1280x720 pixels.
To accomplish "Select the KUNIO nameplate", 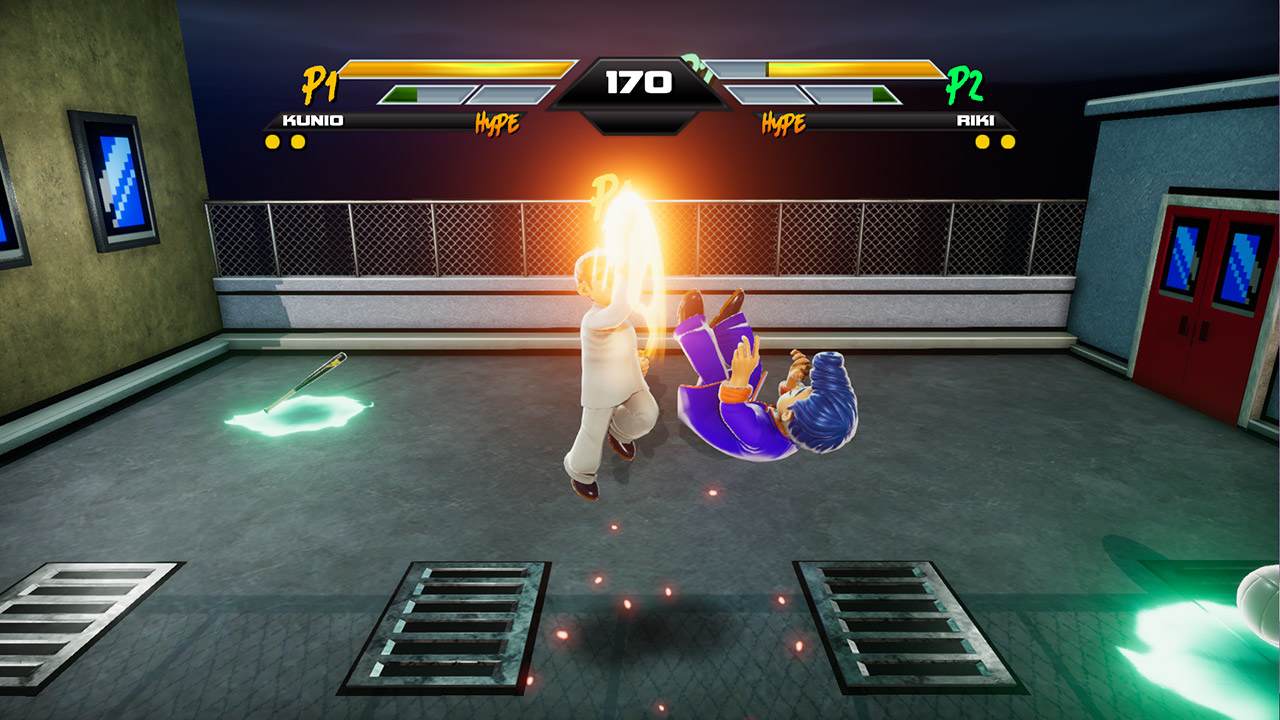I will [313, 120].
